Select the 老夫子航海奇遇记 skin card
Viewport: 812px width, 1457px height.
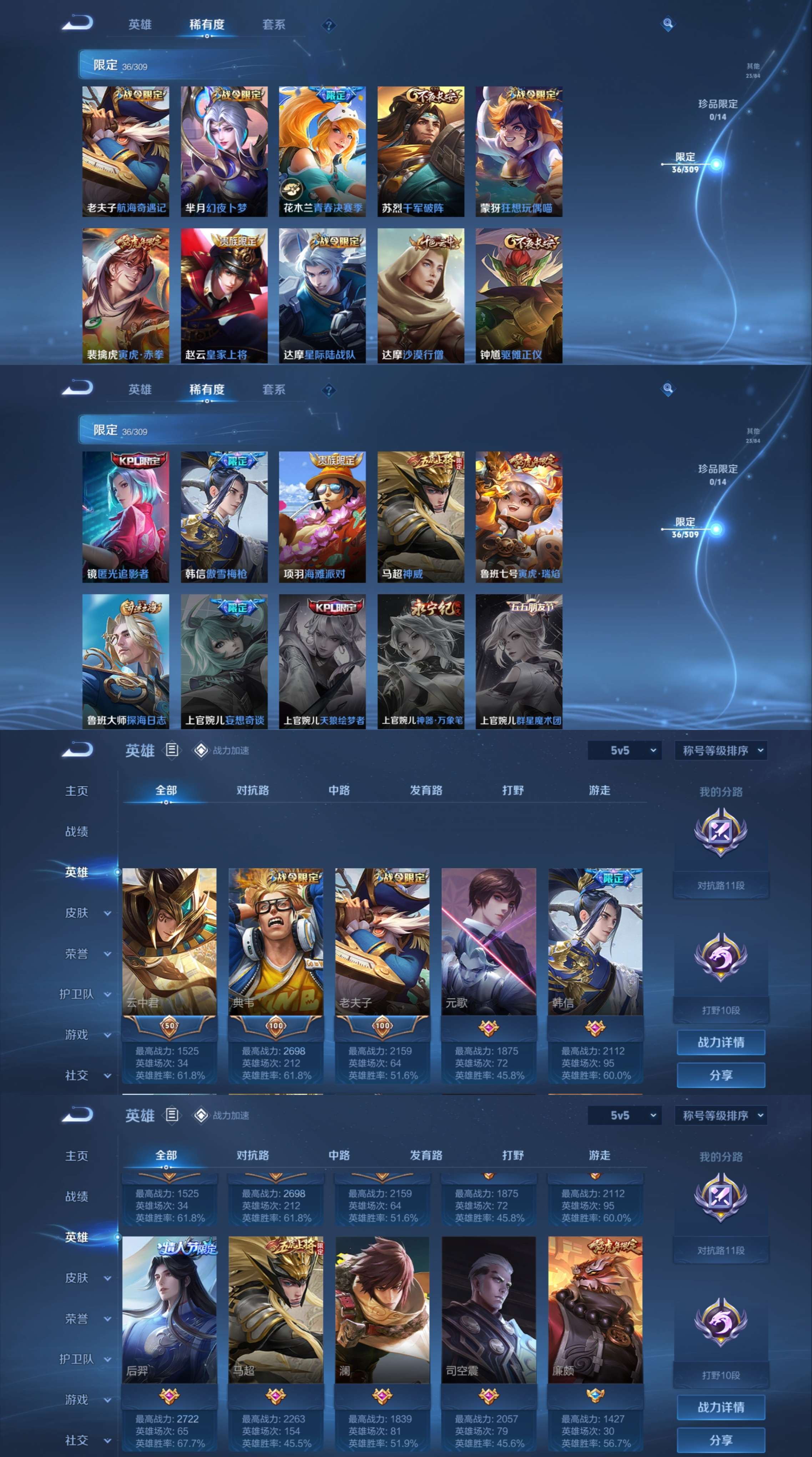[126, 151]
